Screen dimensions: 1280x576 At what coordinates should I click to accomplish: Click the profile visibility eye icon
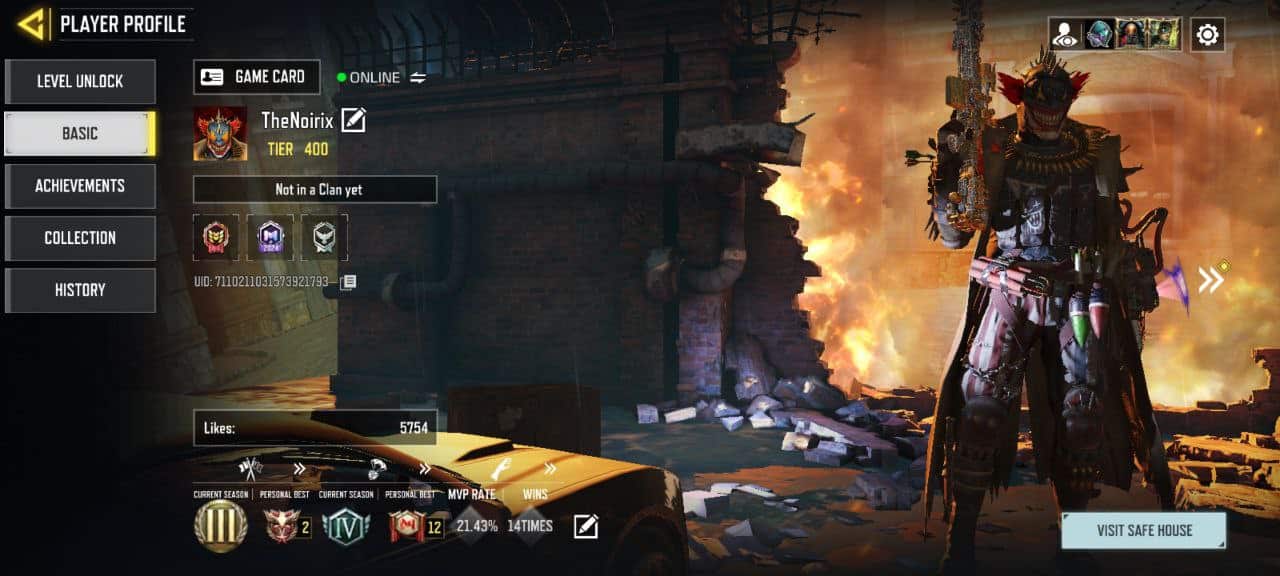coord(1066,35)
